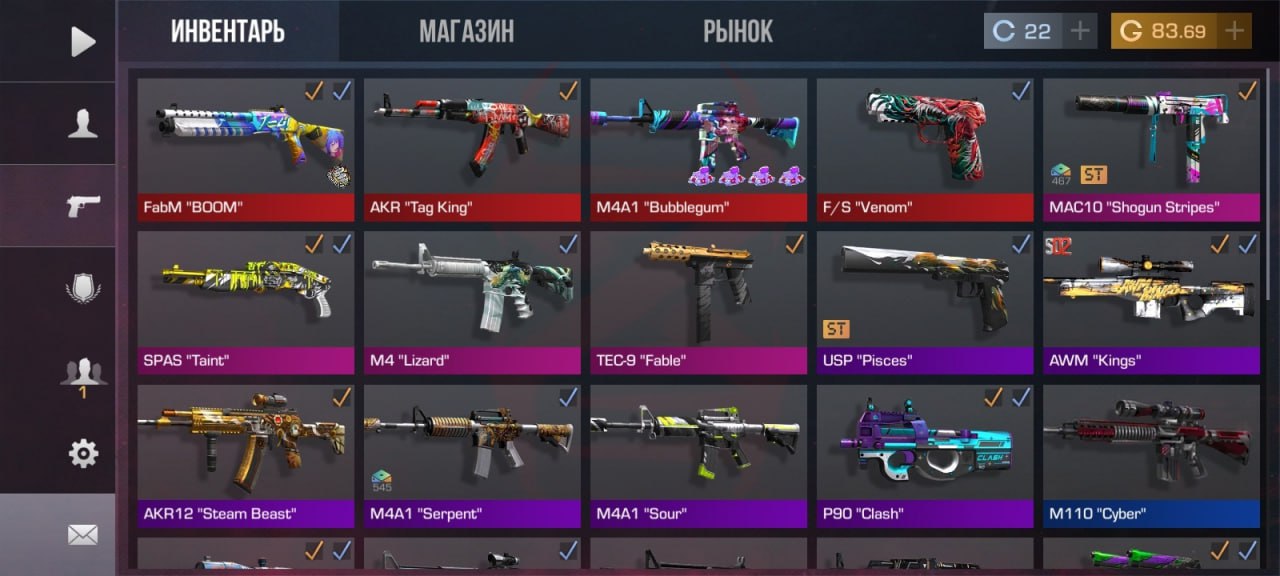Select the FabM "BOOM" shotgun skin
The width and height of the screenshot is (1280, 576).
tap(246, 140)
